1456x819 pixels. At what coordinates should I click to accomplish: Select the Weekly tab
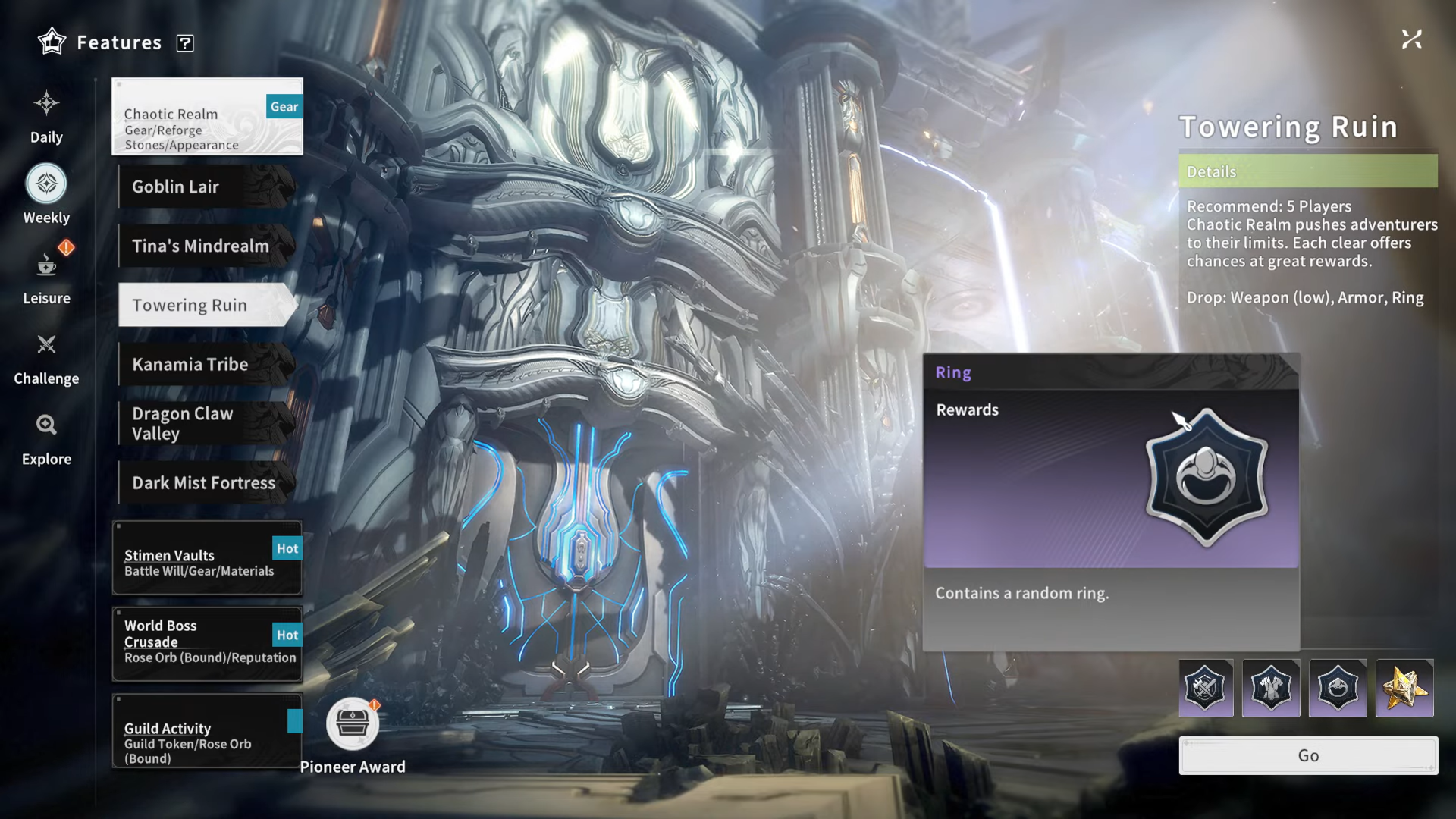coord(46,195)
